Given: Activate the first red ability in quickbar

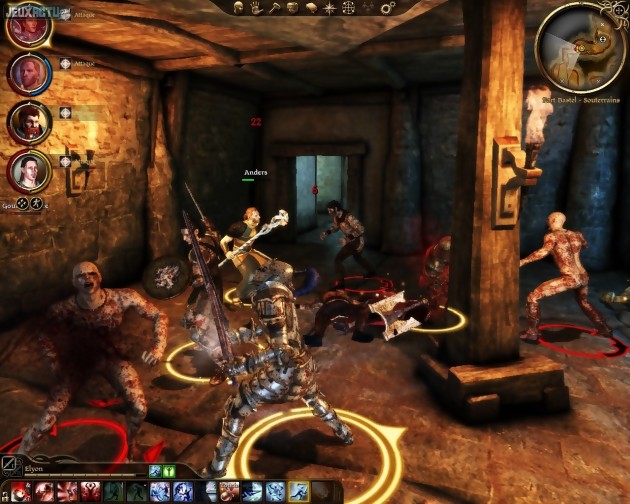Looking at the screenshot, I should (21, 491).
